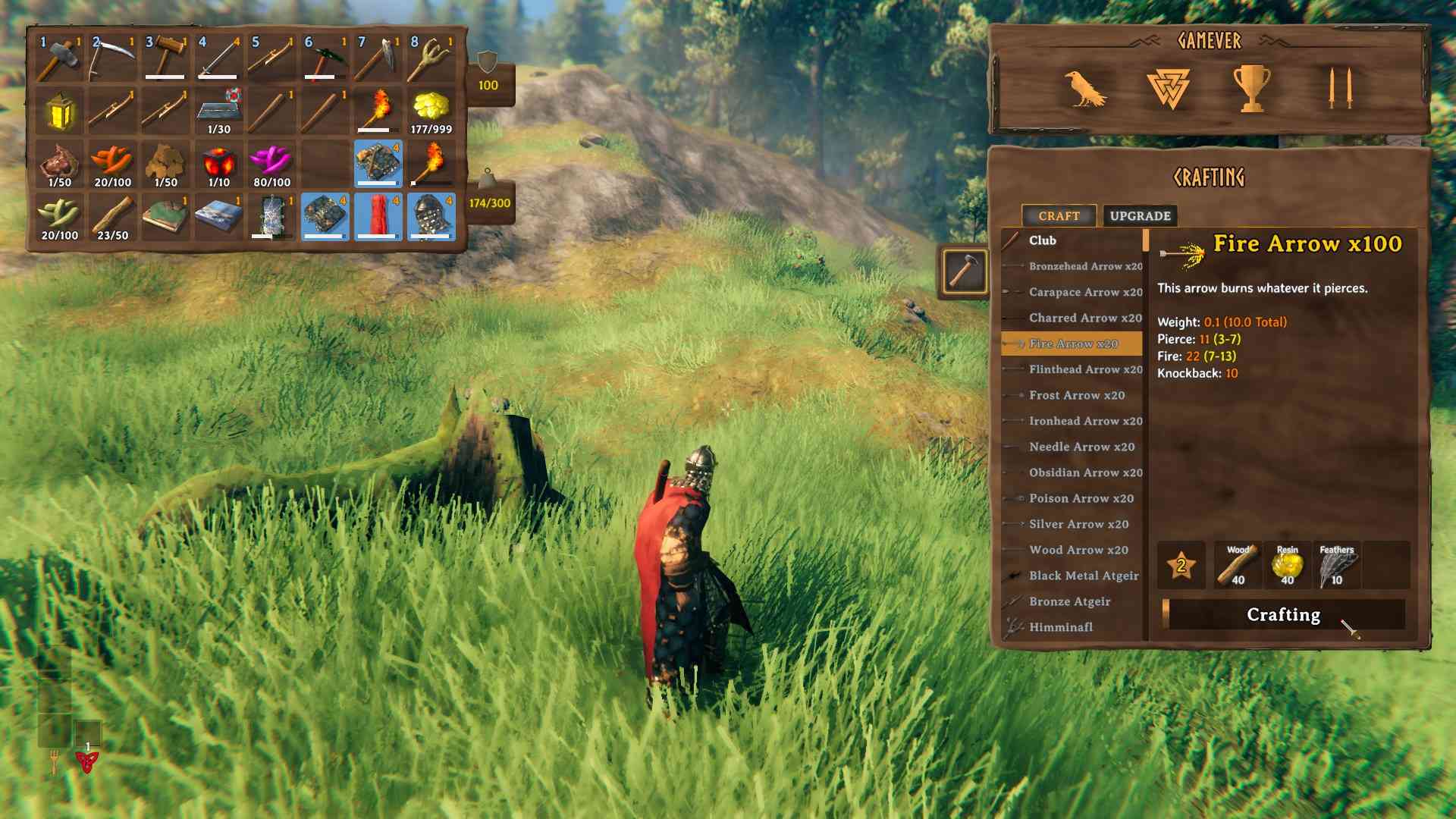Click the weight indicator showing 174/300
Viewport: 1456px width, 819px height.
tap(488, 202)
